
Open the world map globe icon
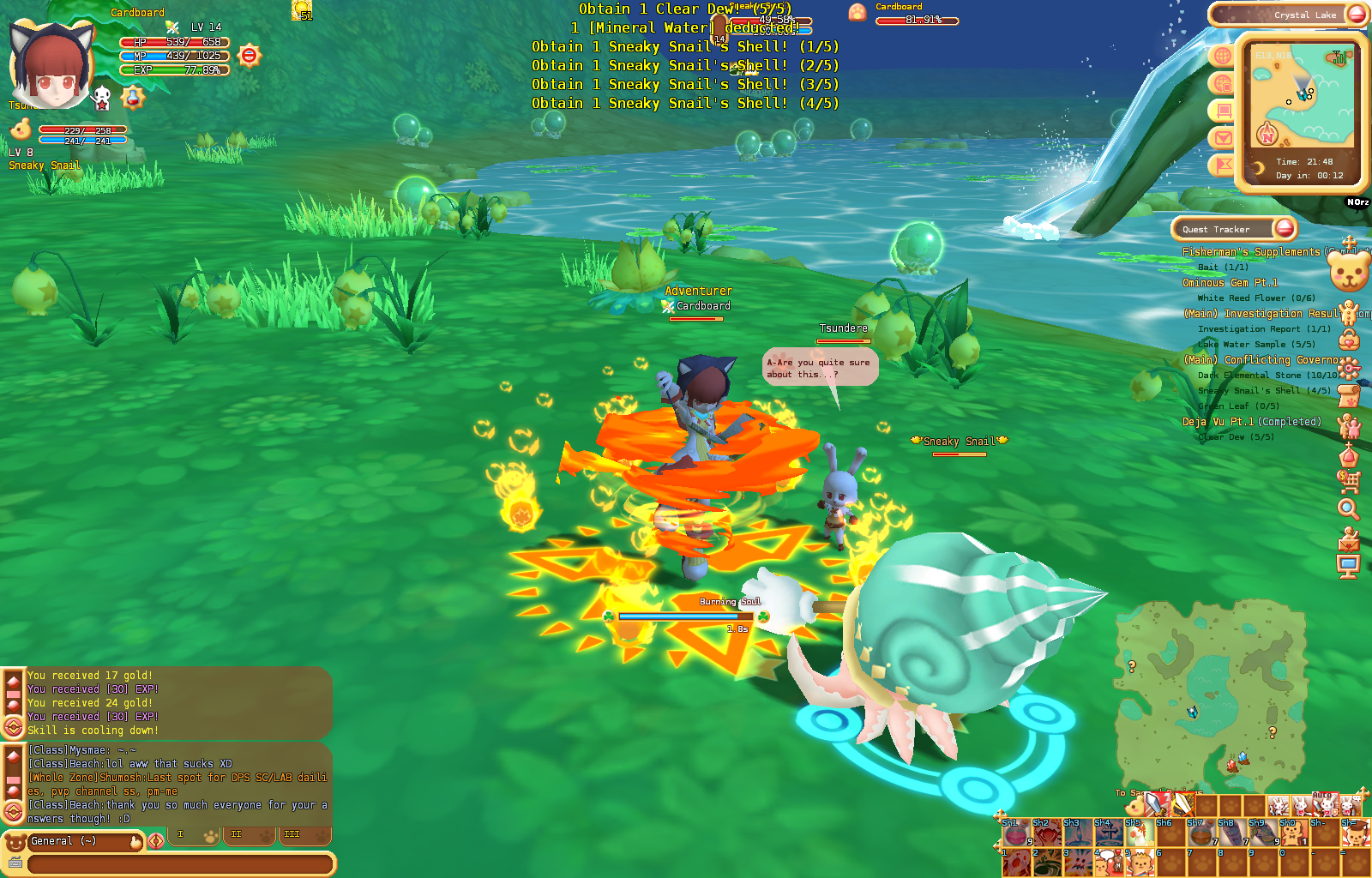point(1221,57)
